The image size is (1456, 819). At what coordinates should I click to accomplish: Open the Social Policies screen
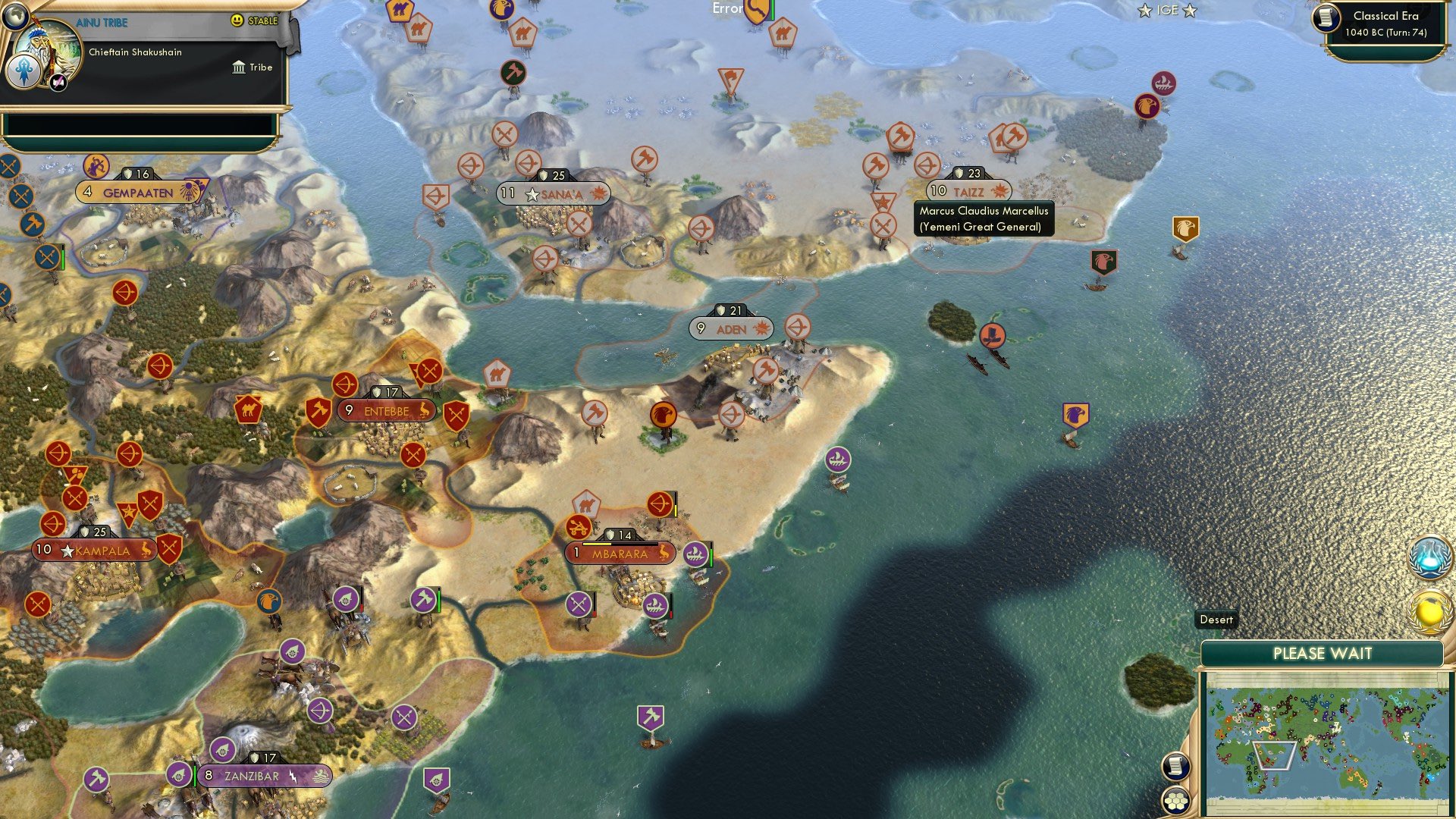[1430, 611]
